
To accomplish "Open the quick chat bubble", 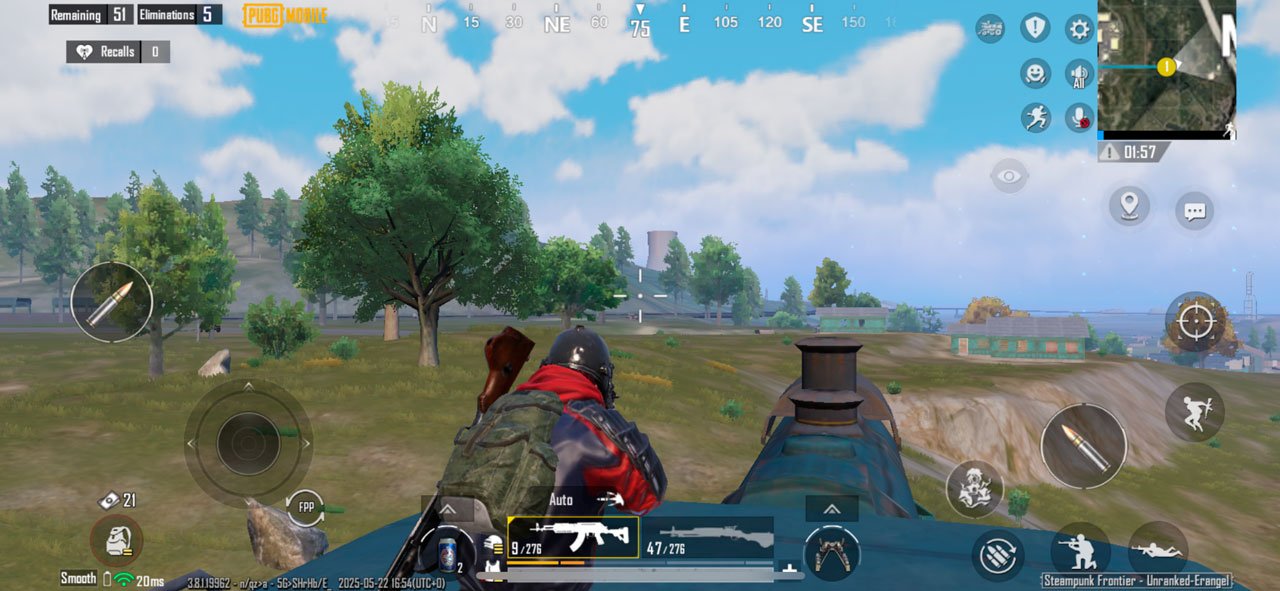I will [x=1194, y=211].
